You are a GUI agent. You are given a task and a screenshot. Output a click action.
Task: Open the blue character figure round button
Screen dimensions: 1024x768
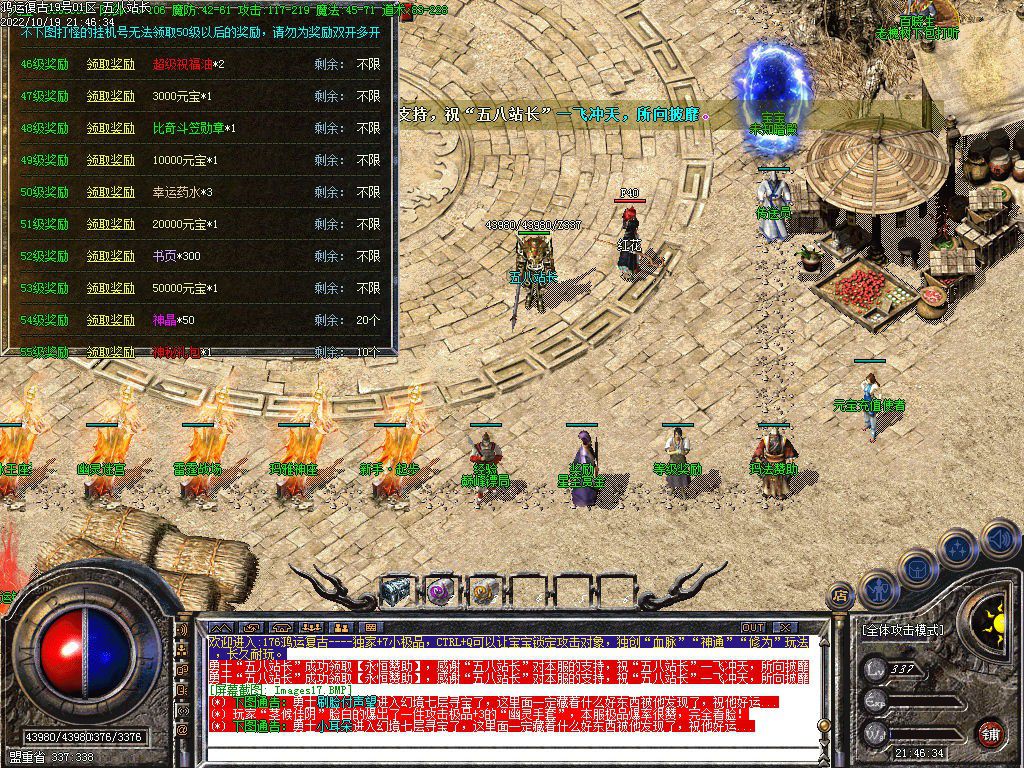pos(878,588)
